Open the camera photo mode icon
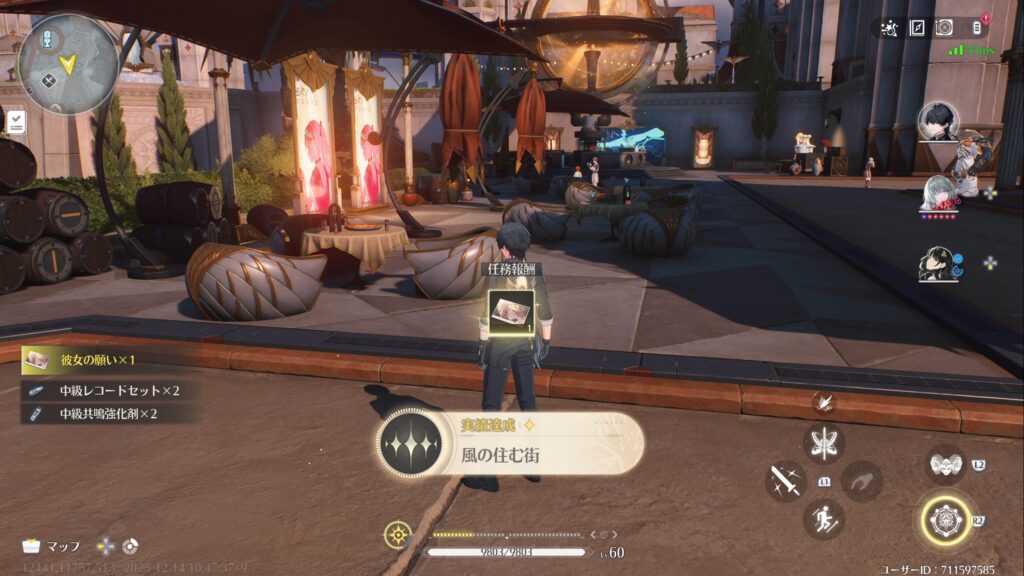 (x=943, y=28)
